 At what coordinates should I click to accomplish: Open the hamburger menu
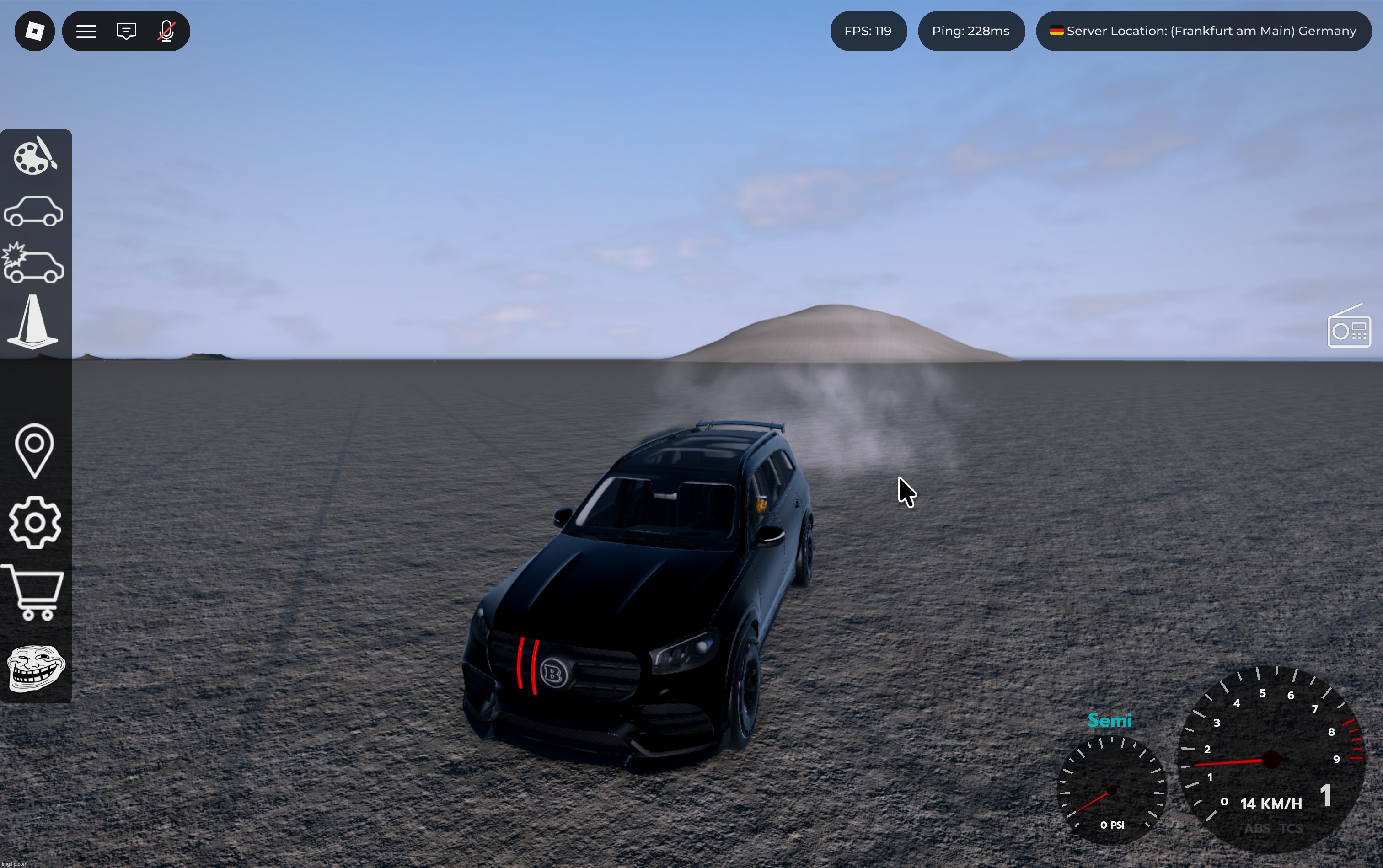click(87, 31)
